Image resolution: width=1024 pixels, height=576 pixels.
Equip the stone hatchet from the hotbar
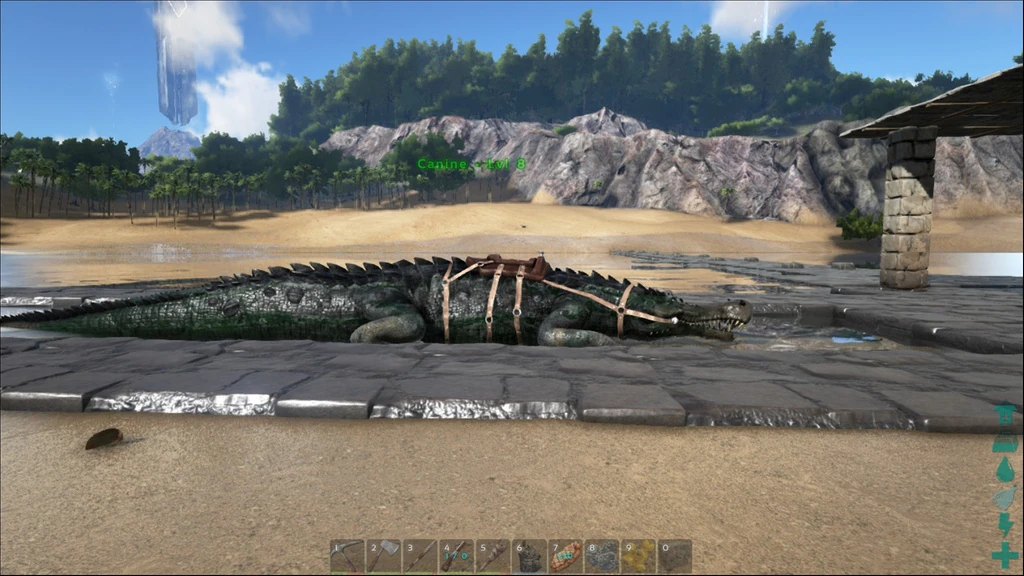pyautogui.click(x=383, y=557)
